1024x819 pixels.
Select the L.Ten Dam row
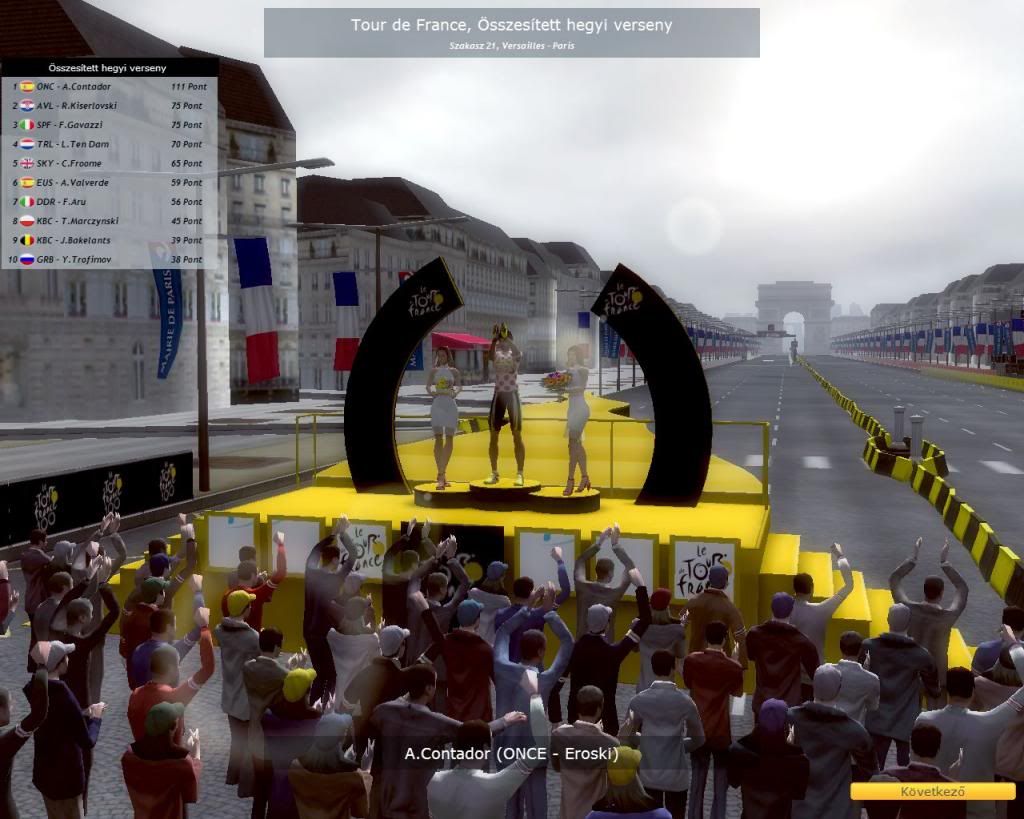pyautogui.click(x=110, y=144)
